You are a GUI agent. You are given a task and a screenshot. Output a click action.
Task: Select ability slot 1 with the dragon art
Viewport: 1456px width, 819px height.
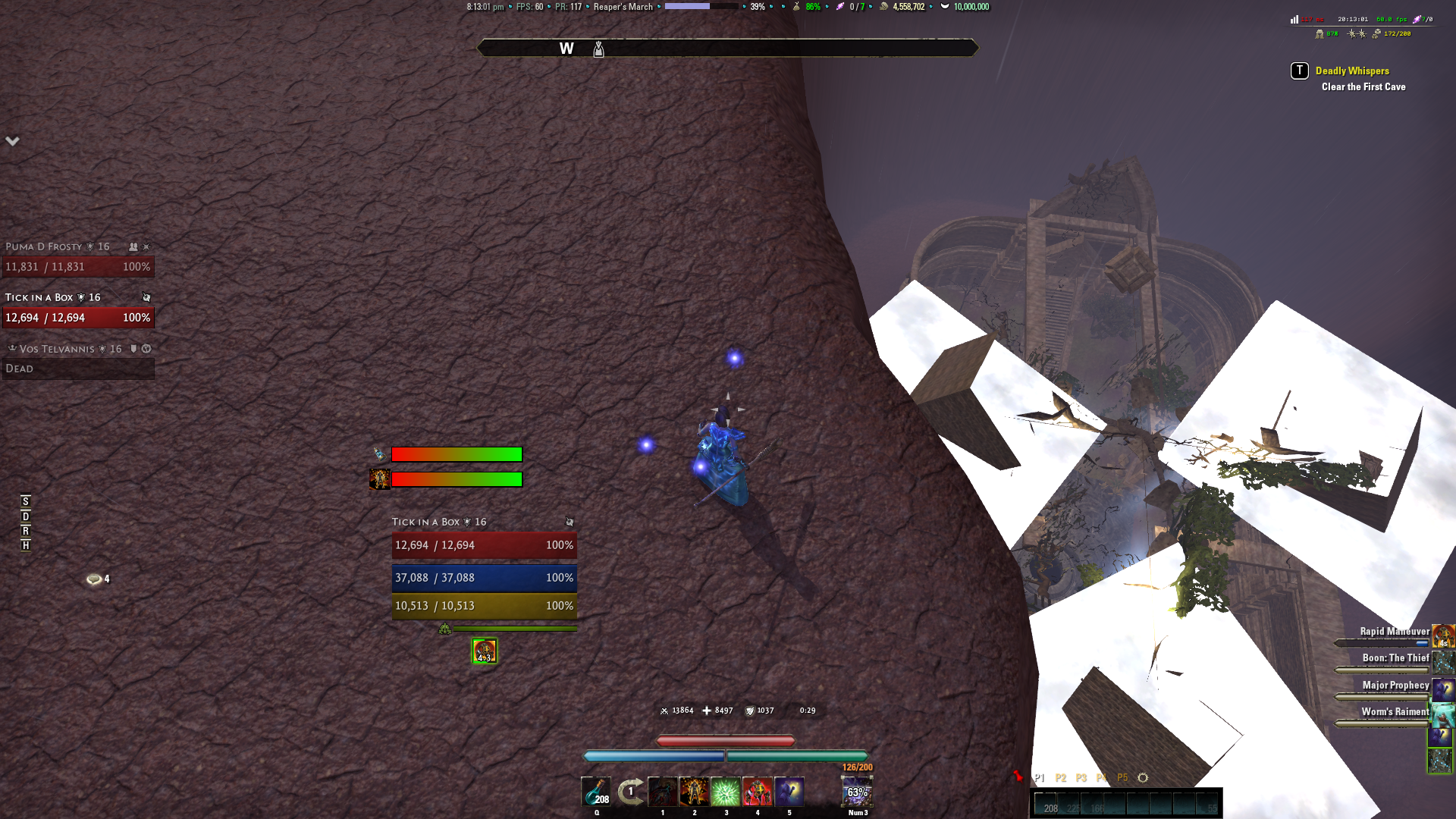pyautogui.click(x=663, y=791)
